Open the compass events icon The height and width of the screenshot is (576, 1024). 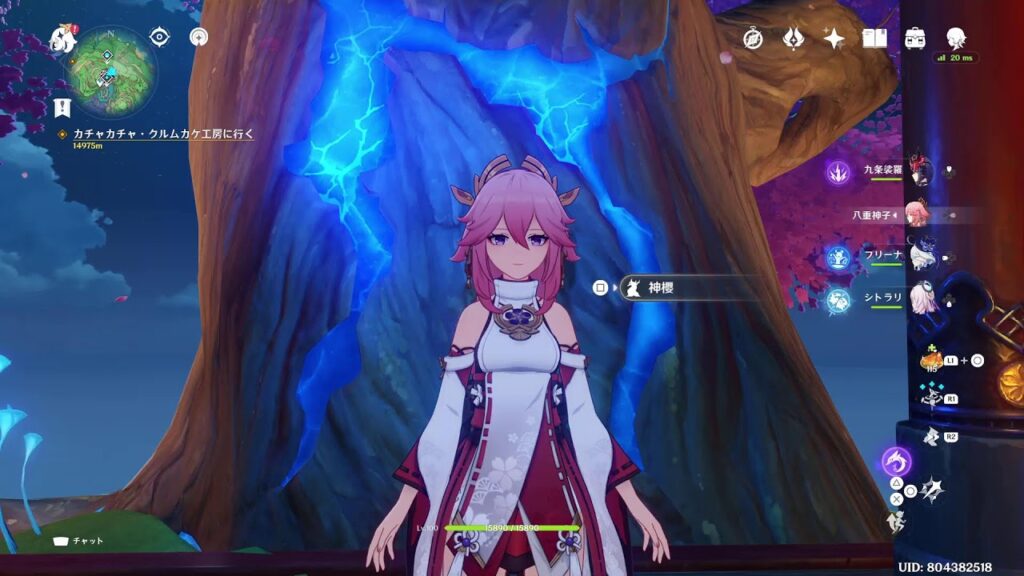(753, 38)
